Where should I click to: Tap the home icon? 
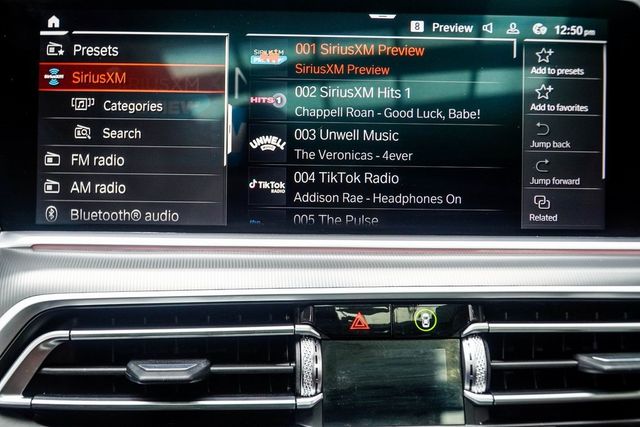point(53,22)
